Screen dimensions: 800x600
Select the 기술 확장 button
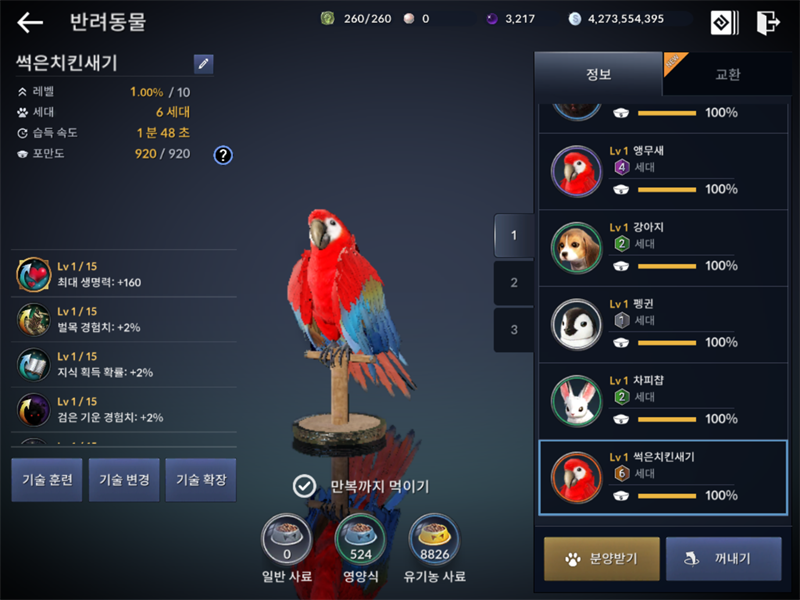[x=201, y=480]
